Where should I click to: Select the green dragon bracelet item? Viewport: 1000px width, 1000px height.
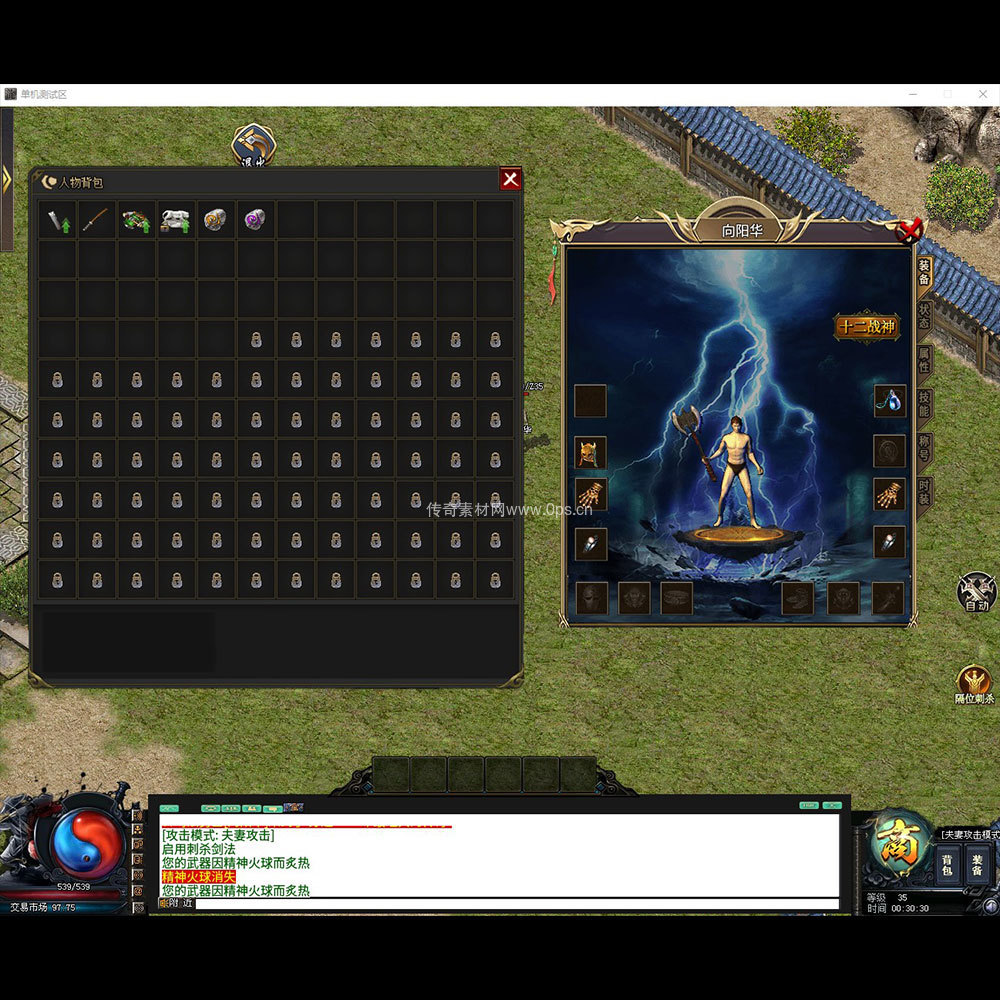click(137, 220)
